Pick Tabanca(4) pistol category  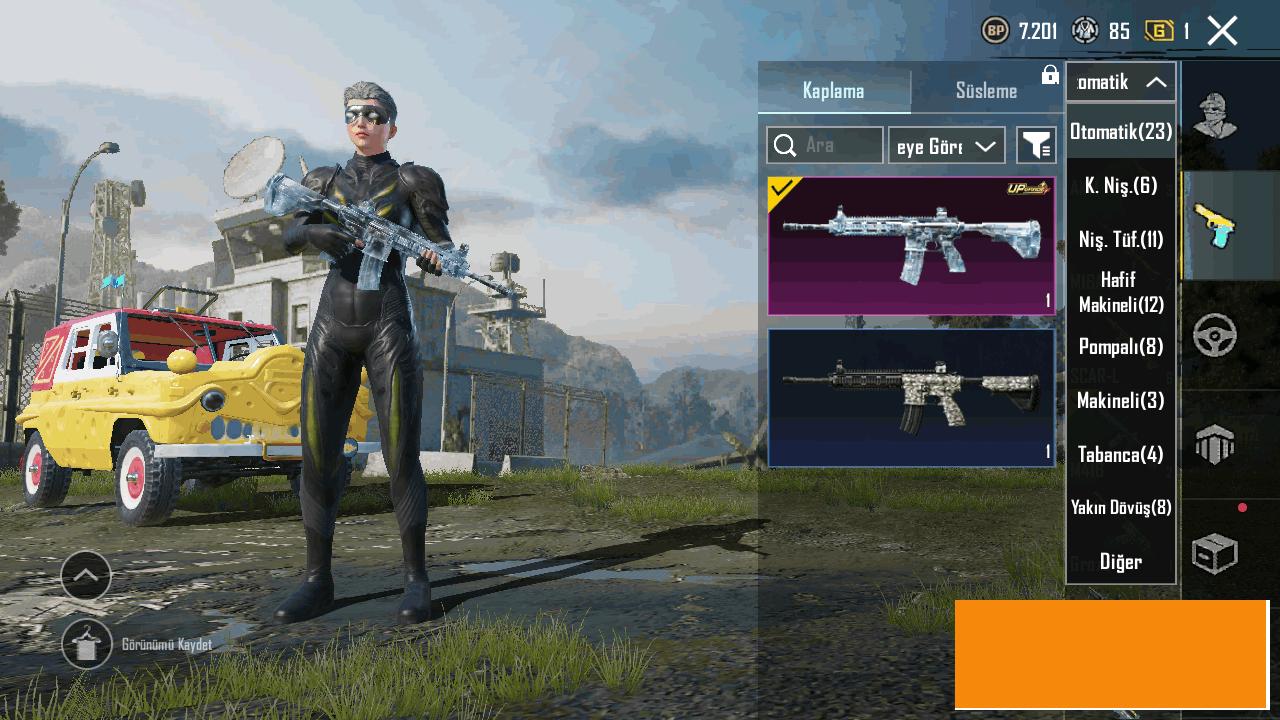pos(1120,454)
